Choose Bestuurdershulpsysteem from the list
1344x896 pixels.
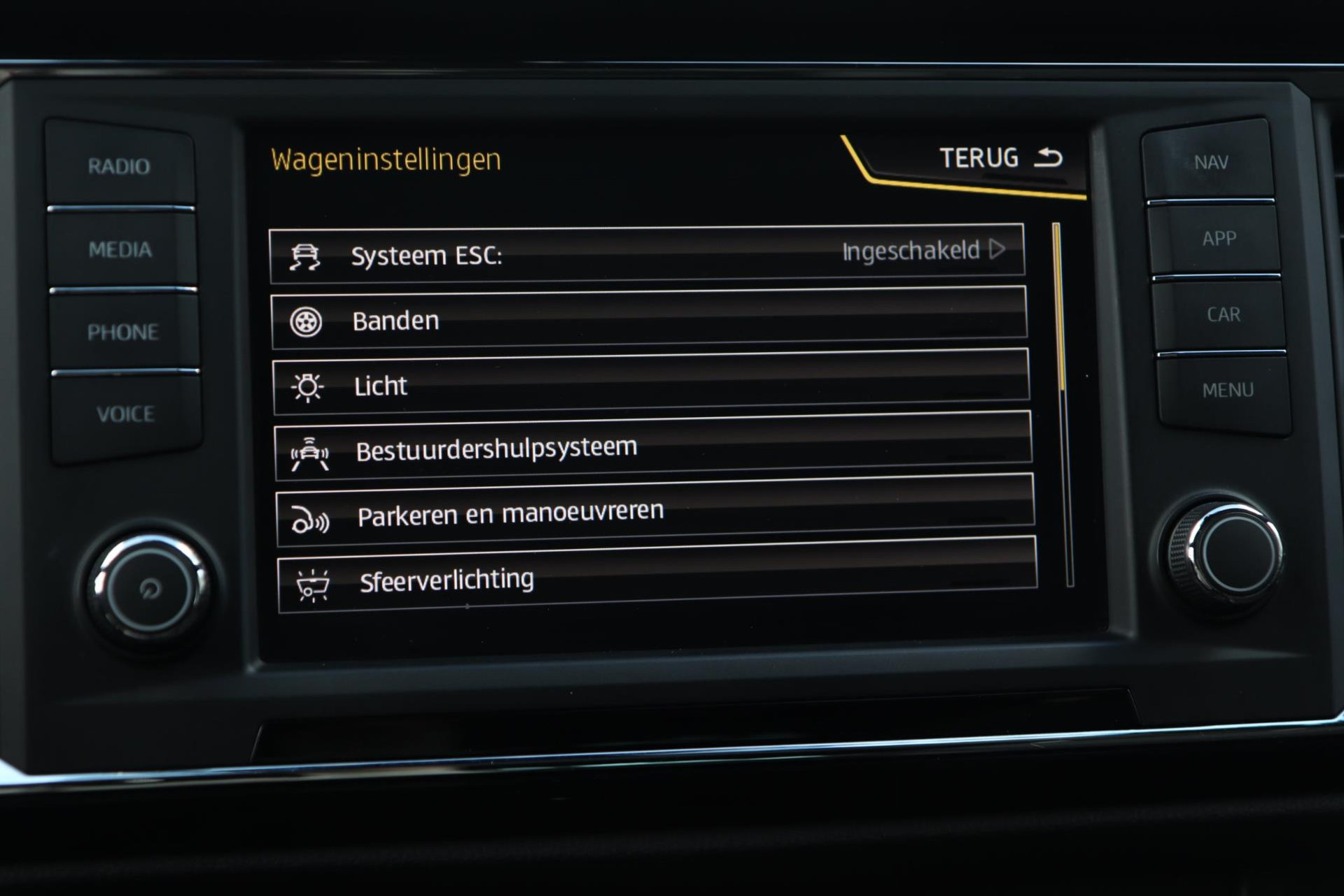(x=652, y=448)
